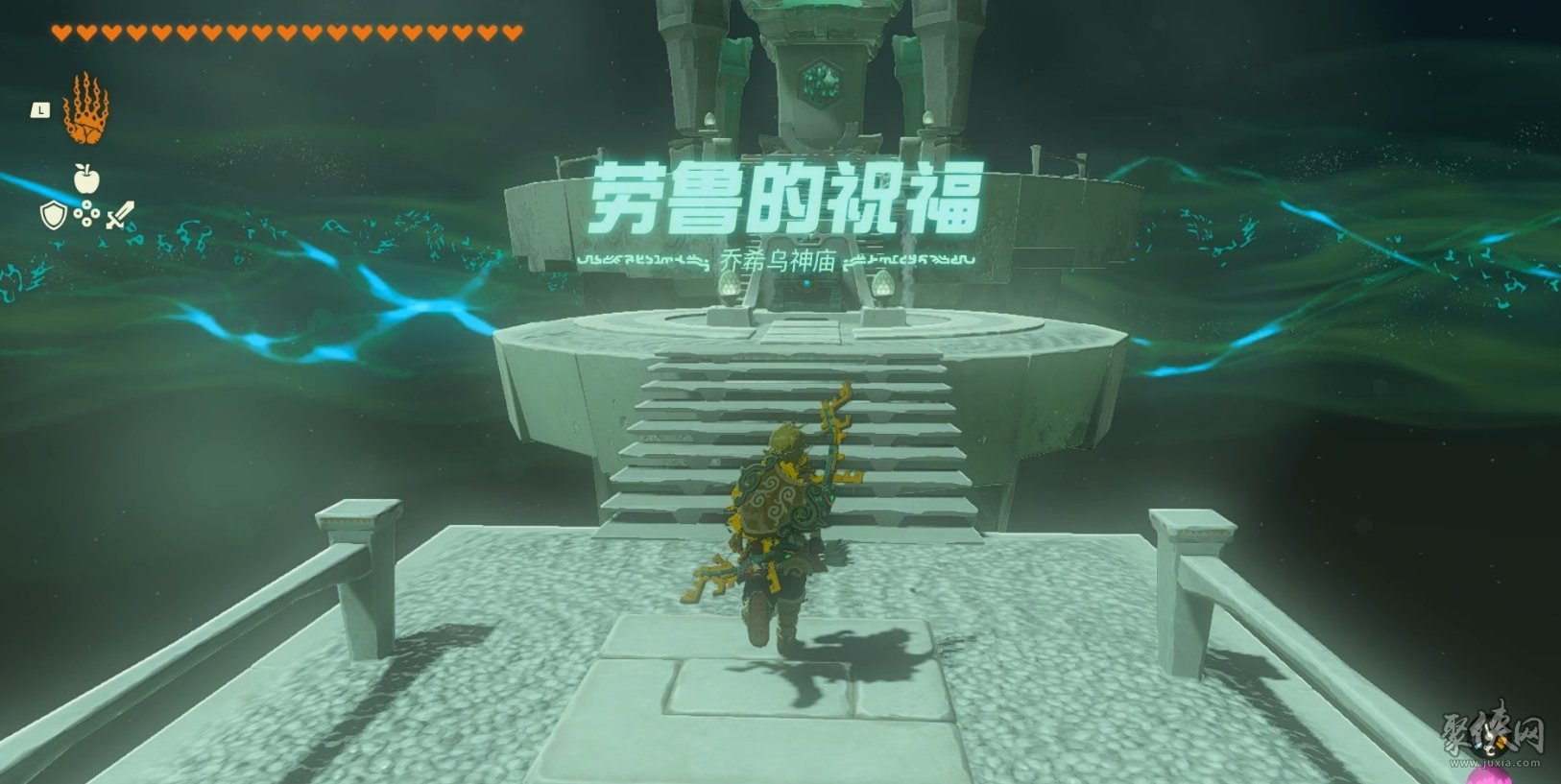Screen dimensions: 1561x784
Task: Select the apple item shortcut icon
Action: [x=85, y=178]
